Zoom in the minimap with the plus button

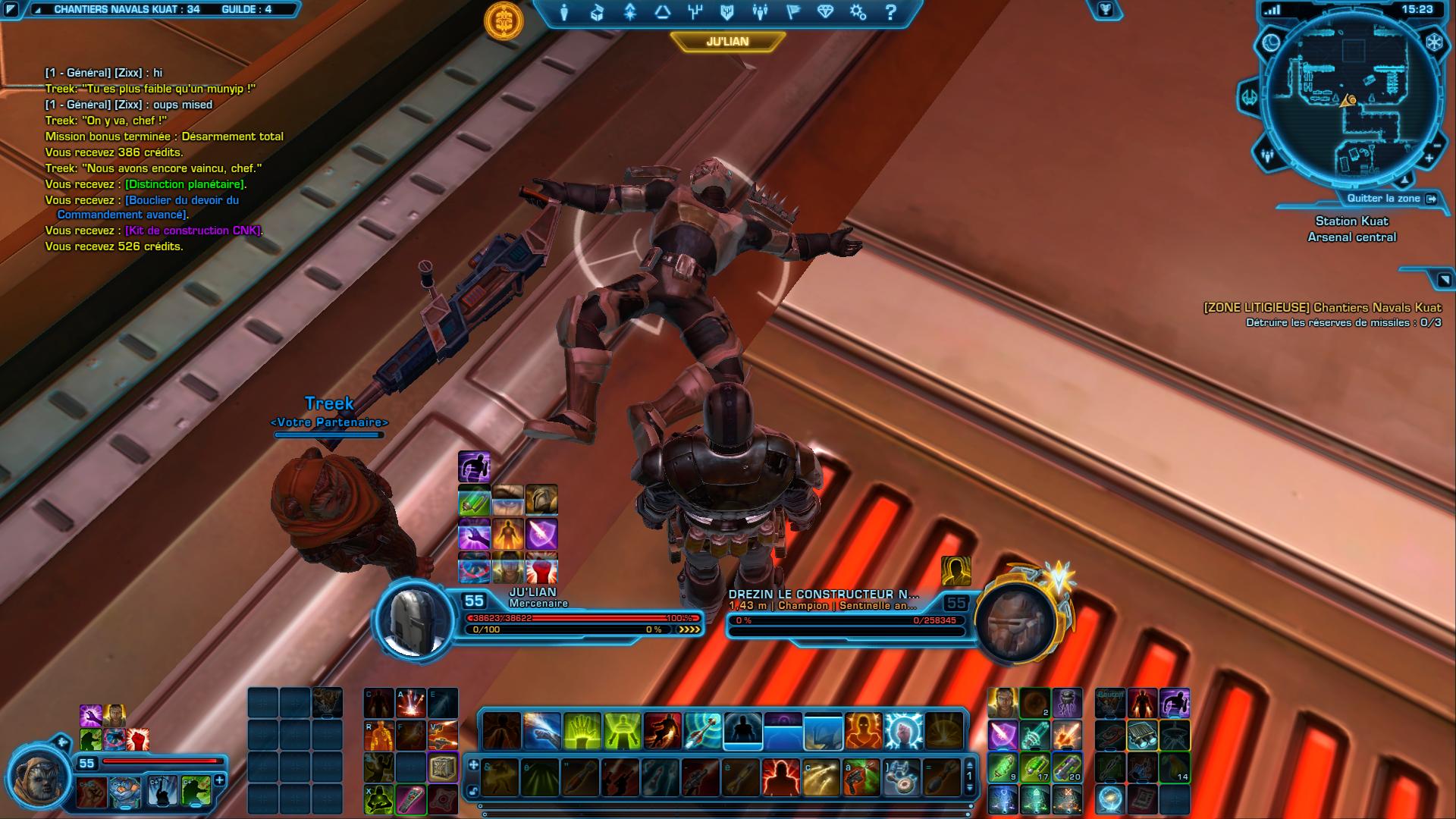pyautogui.click(x=1429, y=158)
